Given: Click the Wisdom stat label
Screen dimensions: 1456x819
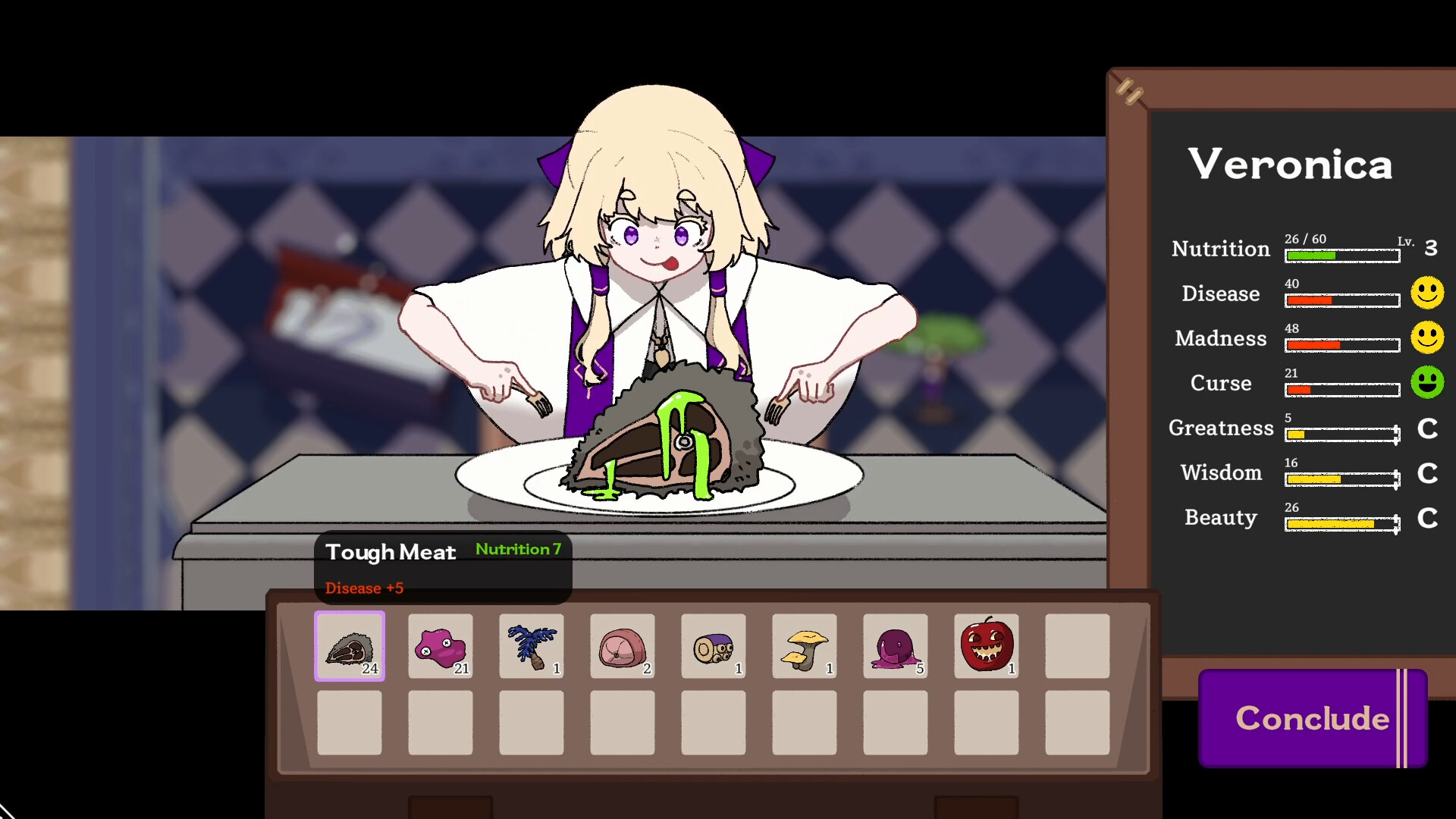Looking at the screenshot, I should click(x=1221, y=472).
